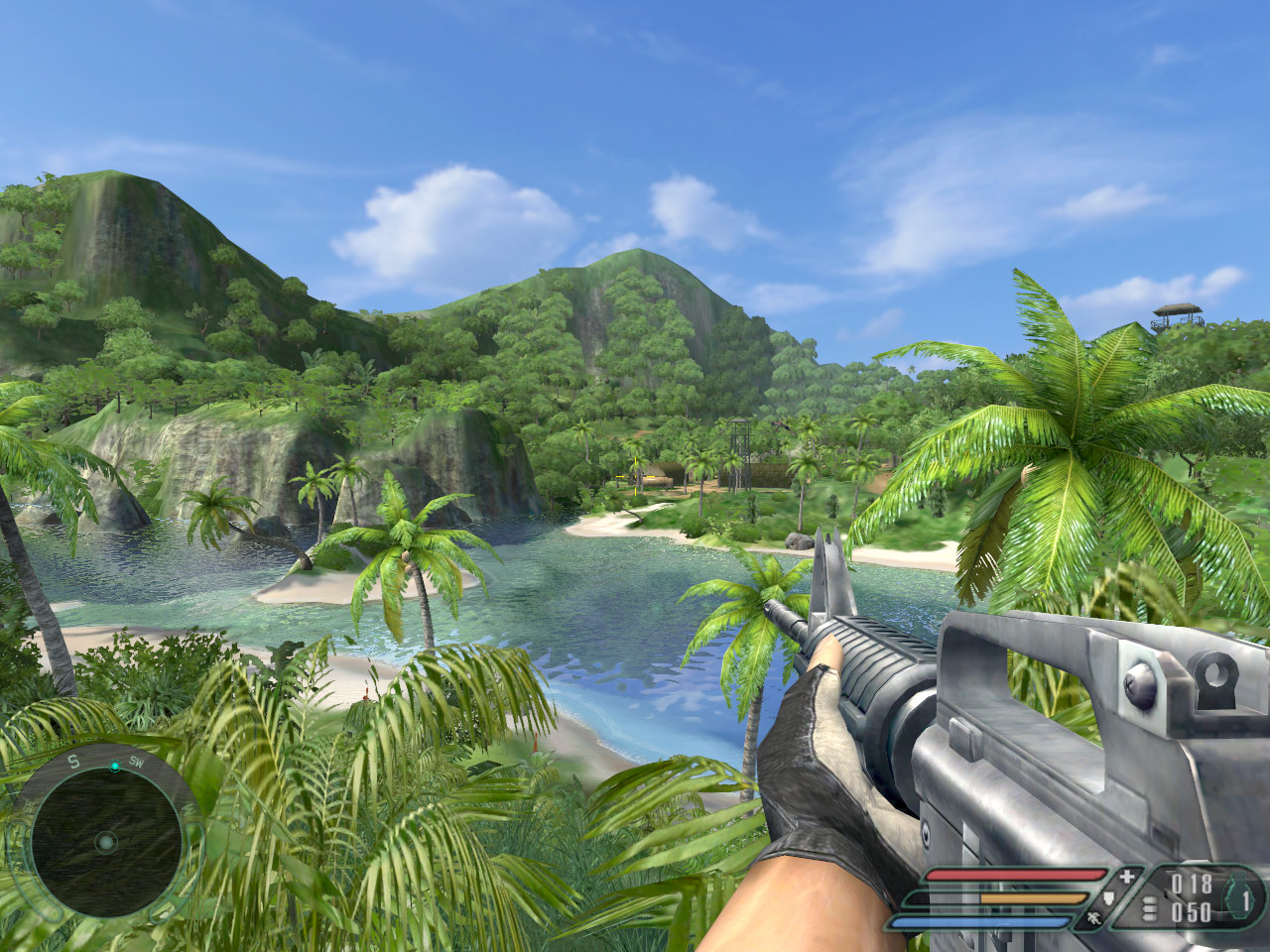The width and height of the screenshot is (1270, 952).
Task: Click the white health cross icon
Action: coord(1125,877)
